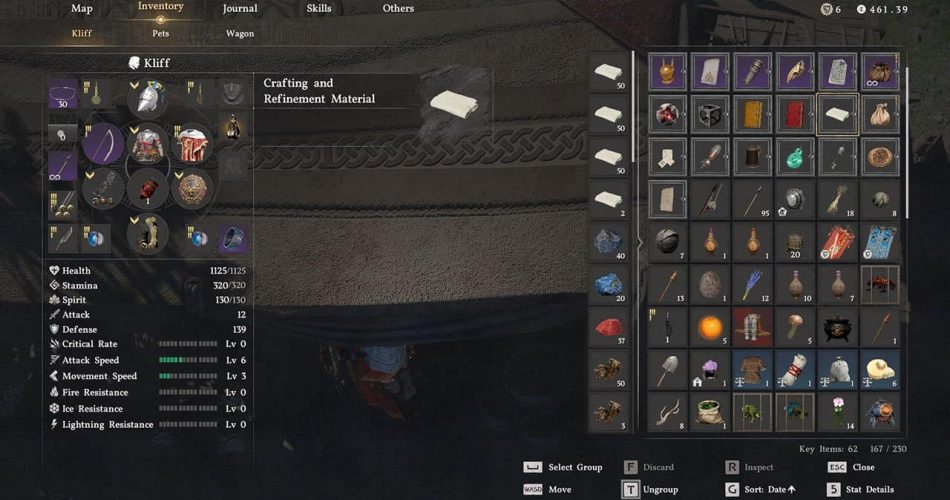Image resolution: width=950 pixels, height=500 pixels.
Task: Open the Map tab
Action: 82,9
